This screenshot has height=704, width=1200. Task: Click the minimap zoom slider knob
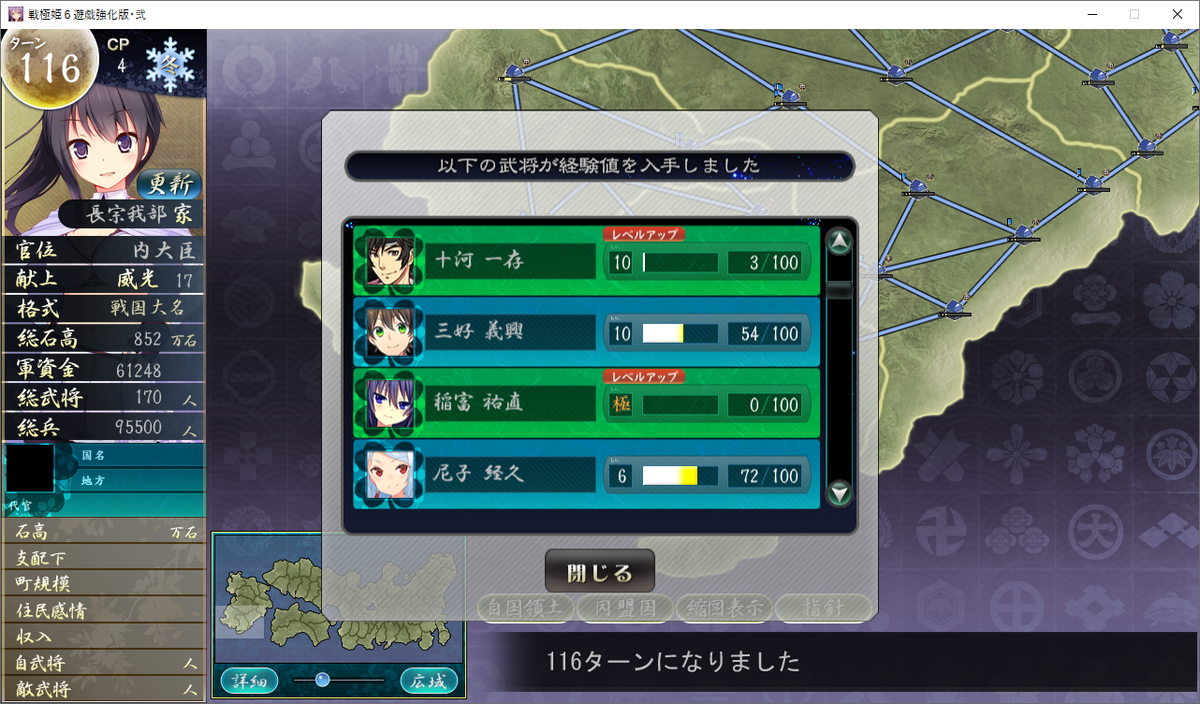point(322,680)
